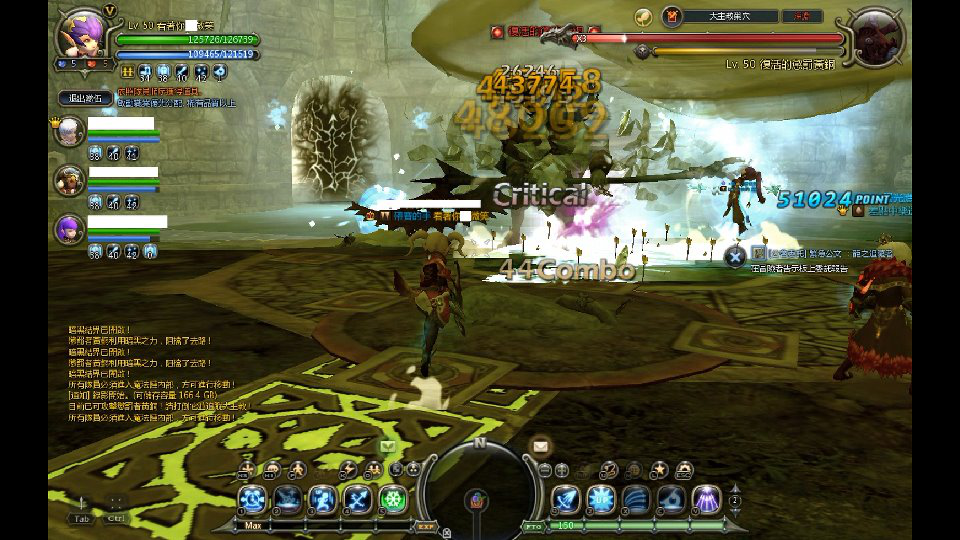
Task: Open the mail envelope notification
Action: click(541, 446)
